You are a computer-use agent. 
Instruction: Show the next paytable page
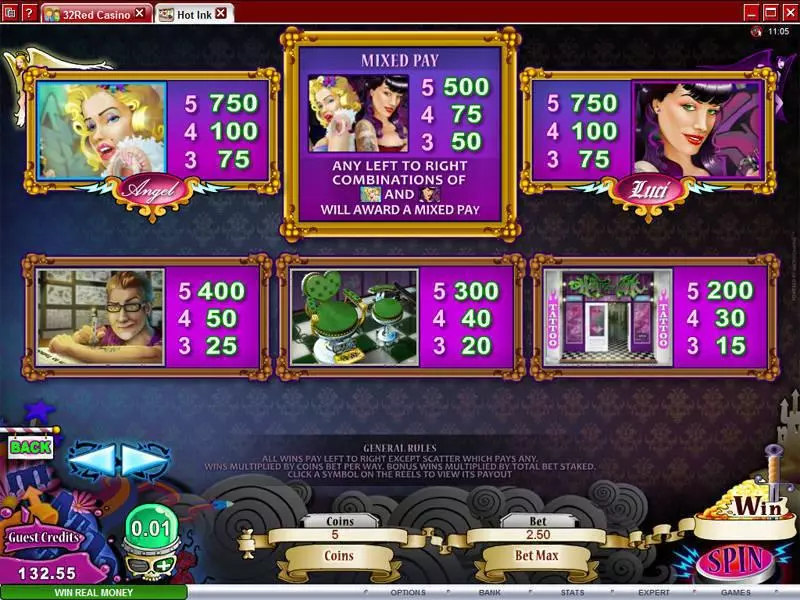tap(145, 460)
